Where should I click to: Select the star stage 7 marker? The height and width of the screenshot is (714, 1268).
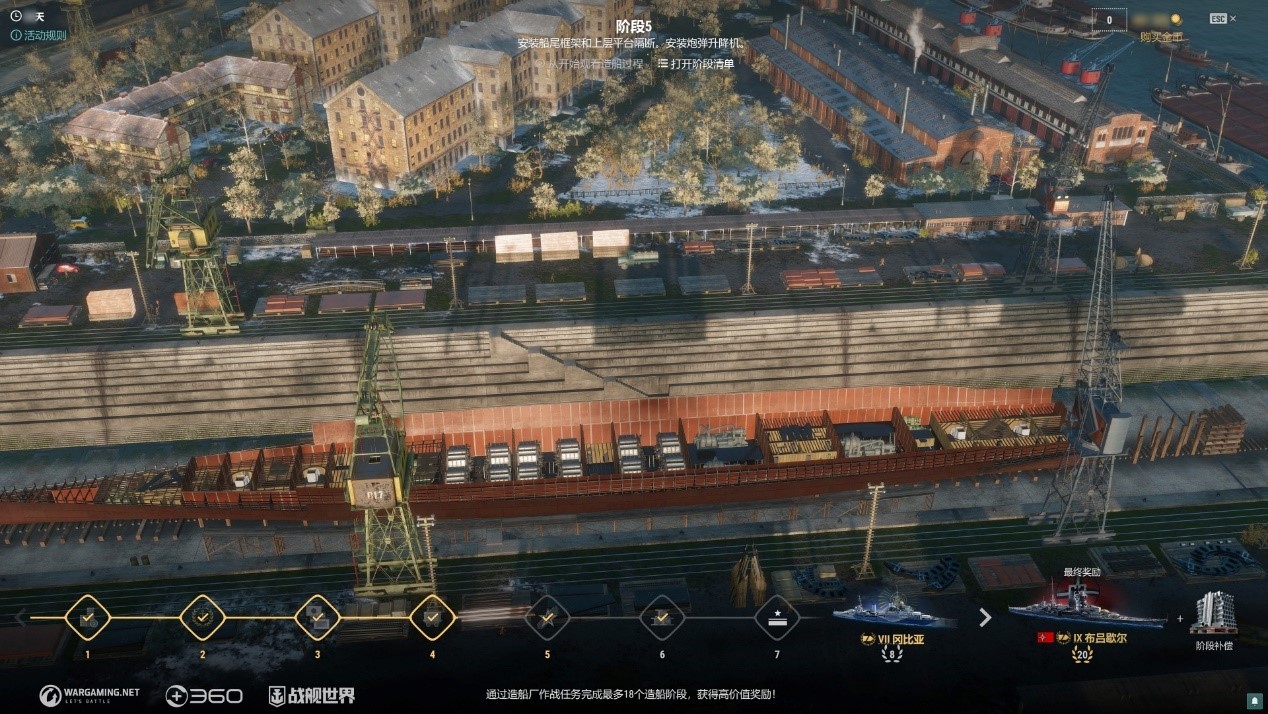(x=777, y=618)
